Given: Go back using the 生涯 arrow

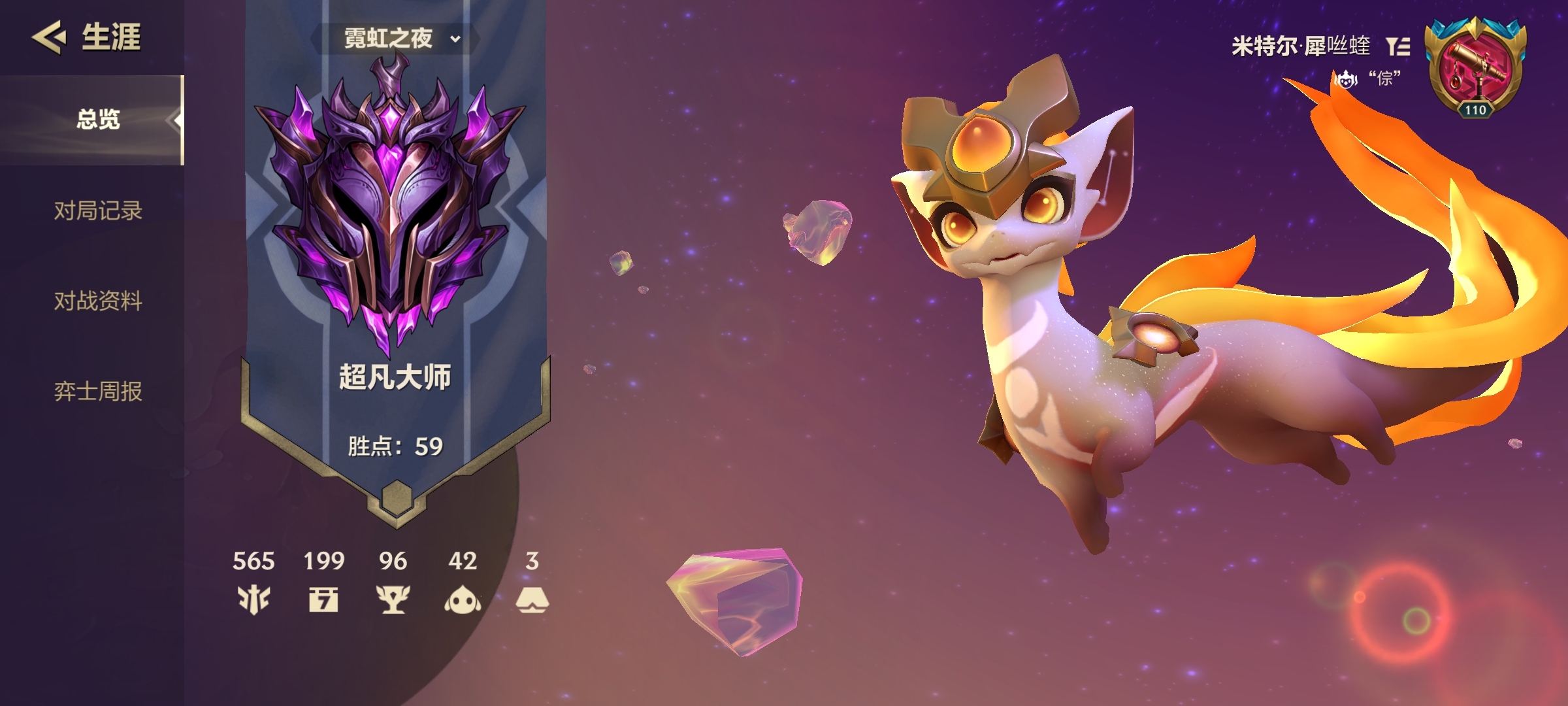Looking at the screenshot, I should click(x=49, y=37).
